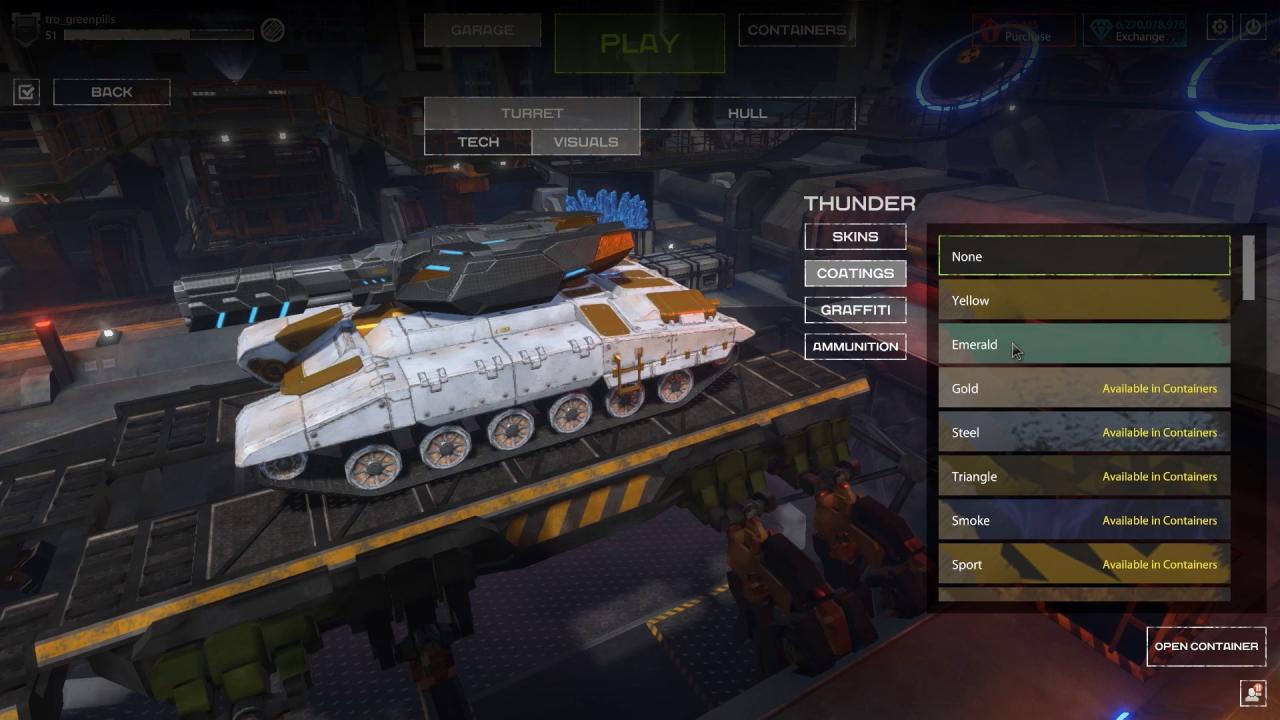This screenshot has height=720, width=1280.
Task: Switch to the Turret tab
Action: point(532,113)
